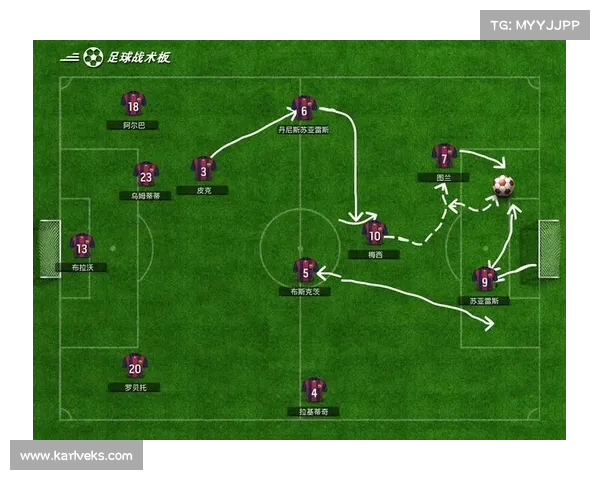Screen dimensions: 600x480
Task: Choose the number 7 player token
Action: click(444, 156)
